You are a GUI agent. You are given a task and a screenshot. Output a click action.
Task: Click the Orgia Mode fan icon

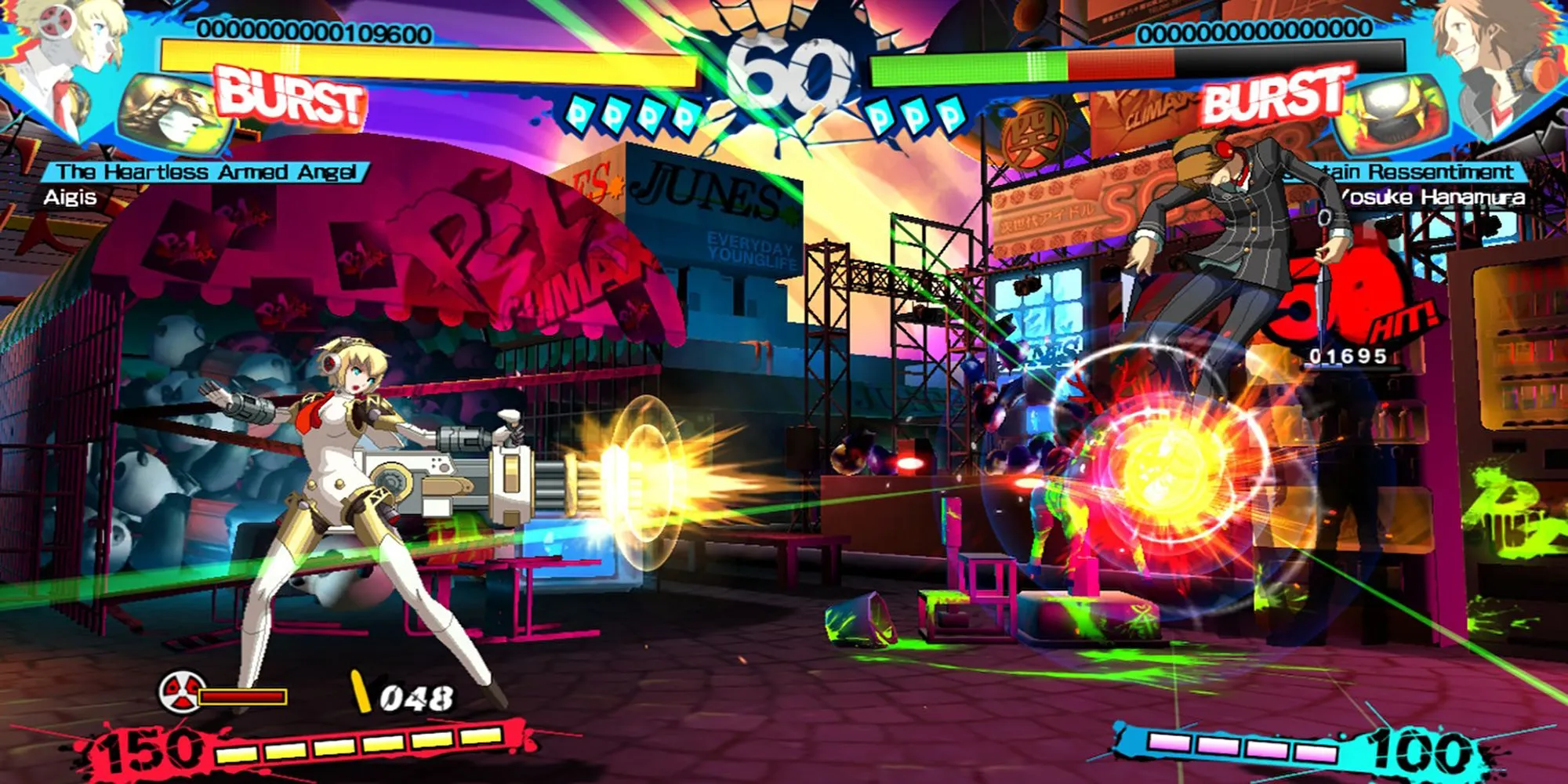181,693
